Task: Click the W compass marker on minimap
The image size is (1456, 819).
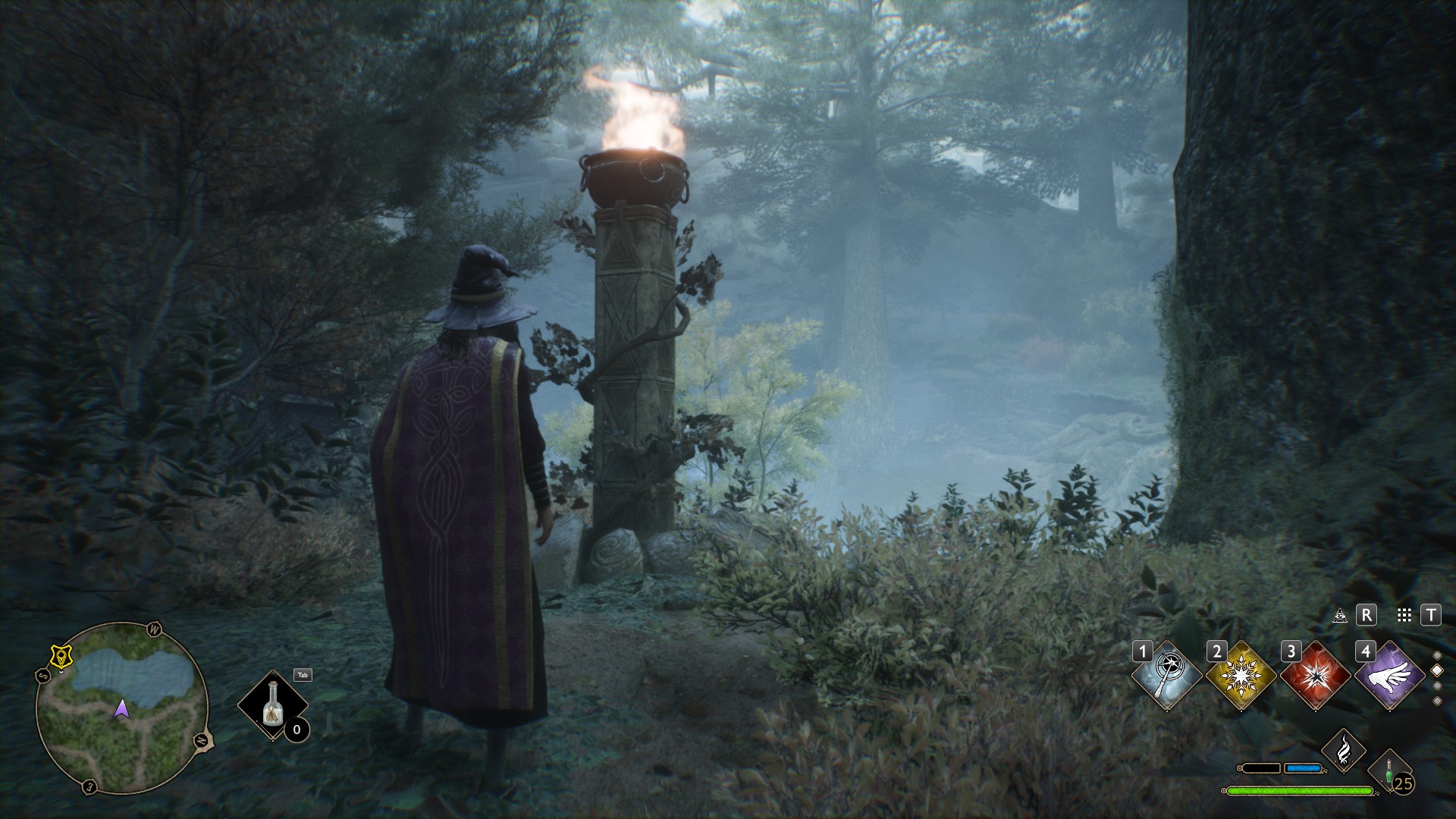Action: pyautogui.click(x=155, y=629)
